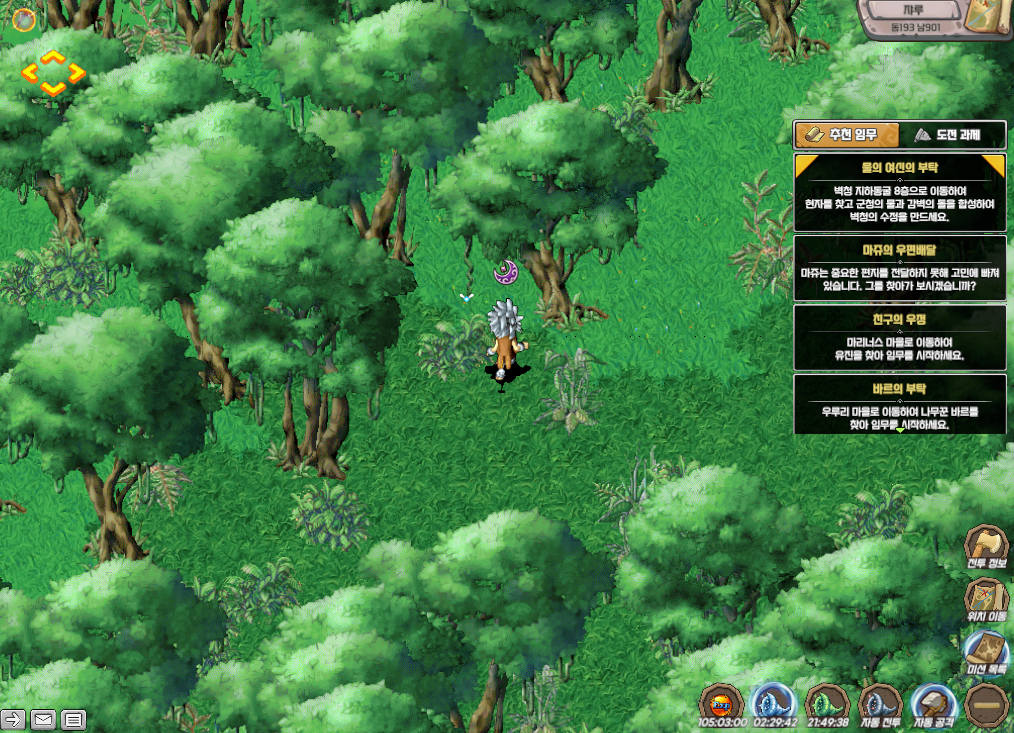Click the arrow button in bottom-left bar
This screenshot has width=1014, height=733.
(x=14, y=719)
